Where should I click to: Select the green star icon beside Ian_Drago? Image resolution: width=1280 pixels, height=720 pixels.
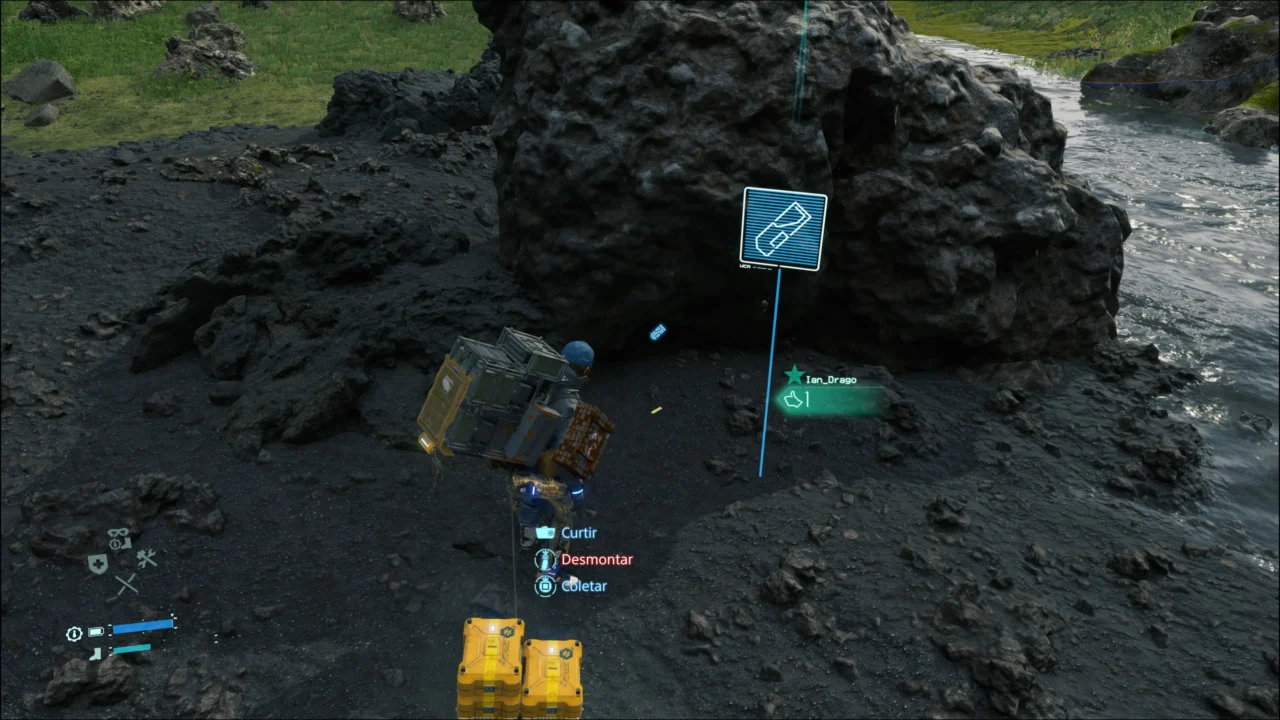795,375
